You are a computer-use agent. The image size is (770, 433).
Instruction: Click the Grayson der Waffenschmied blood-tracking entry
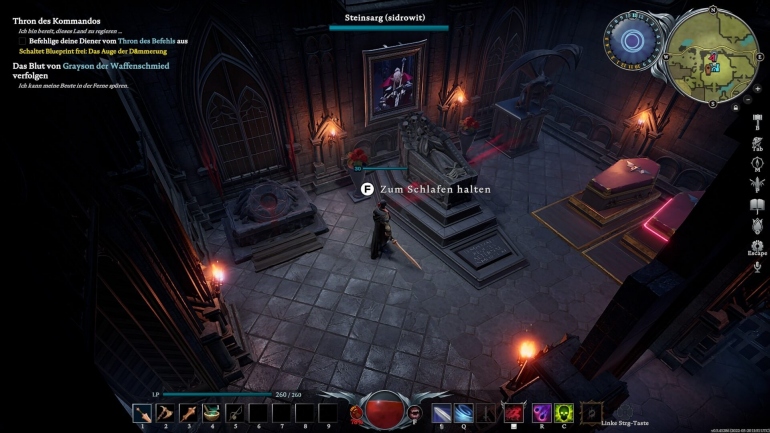[x=90, y=65]
